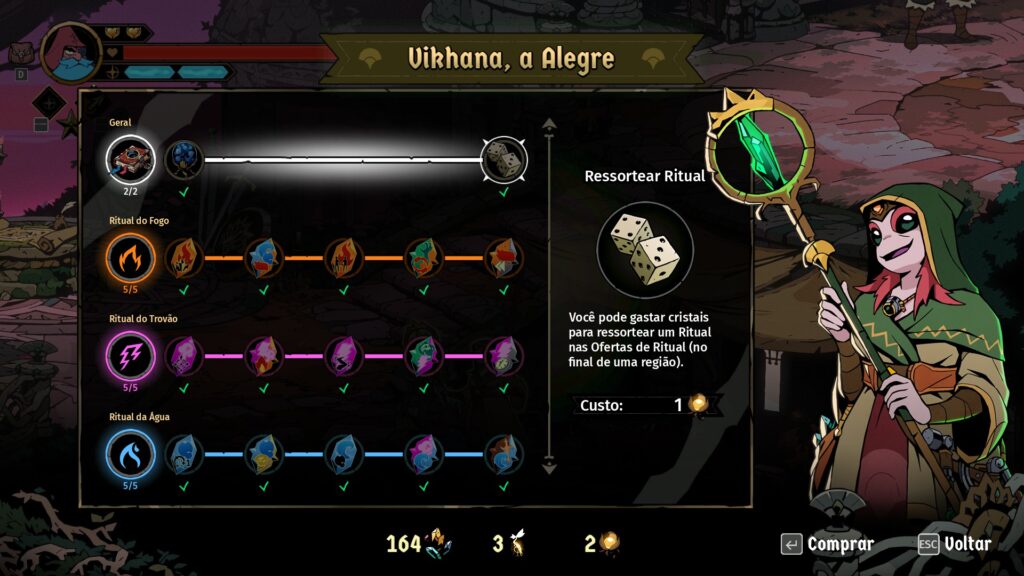Choose the blue orb upgrade in Geral
Viewport: 1024px width, 576px height.
(183, 159)
